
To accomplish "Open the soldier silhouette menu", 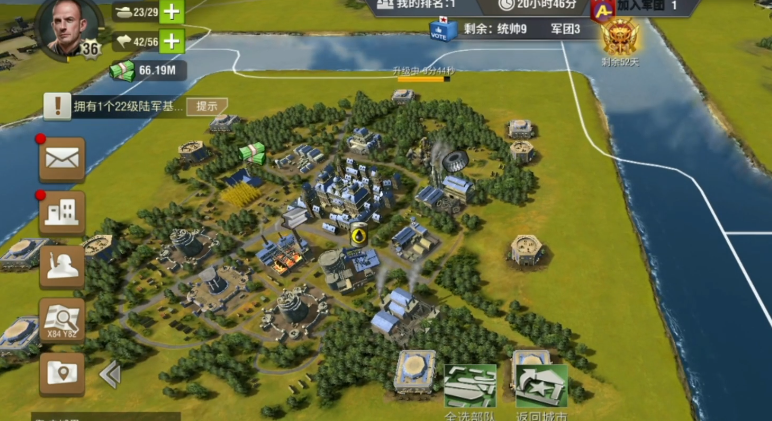I will pyautogui.click(x=62, y=265).
